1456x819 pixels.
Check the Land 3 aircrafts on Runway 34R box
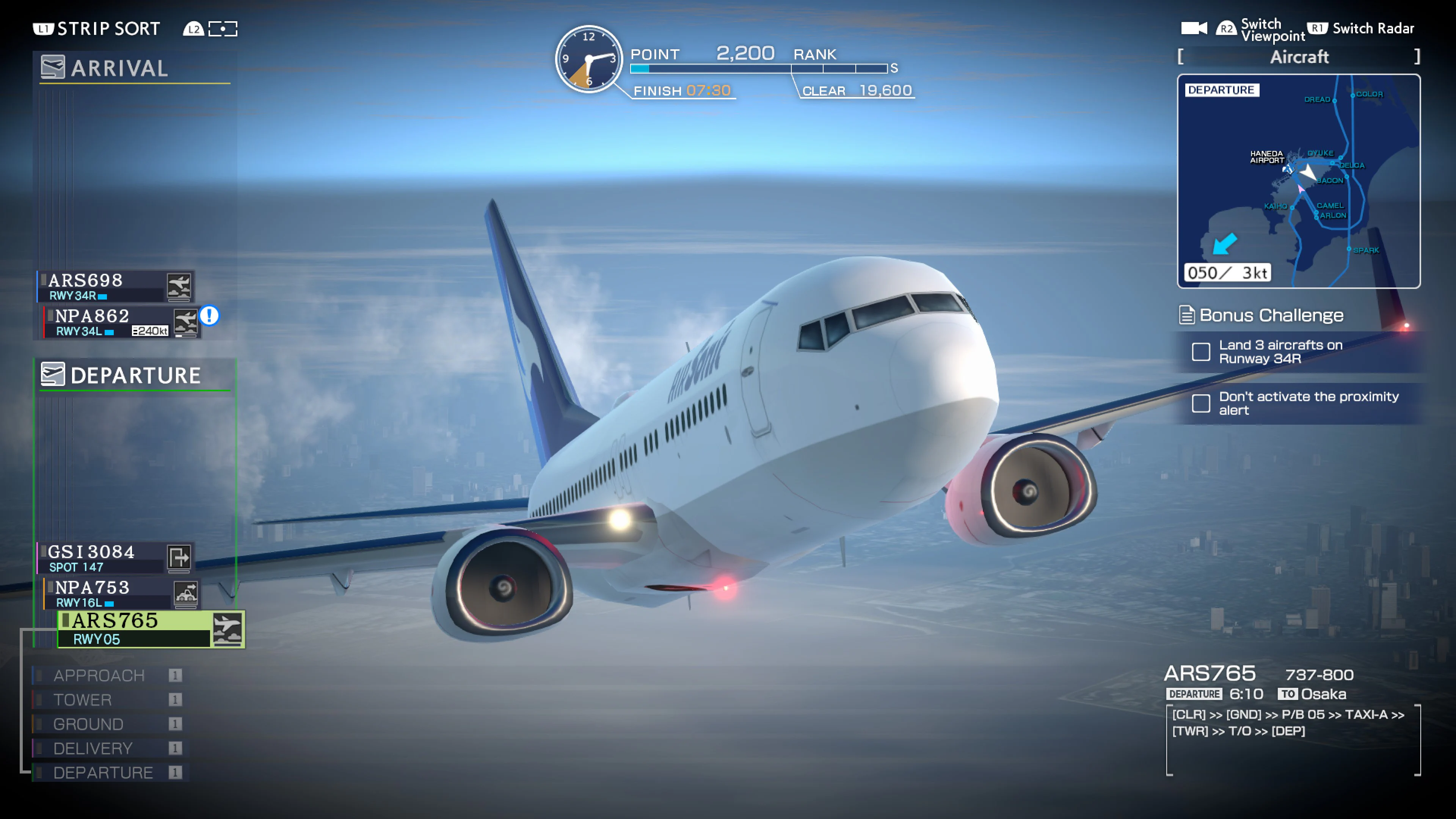tap(1201, 352)
